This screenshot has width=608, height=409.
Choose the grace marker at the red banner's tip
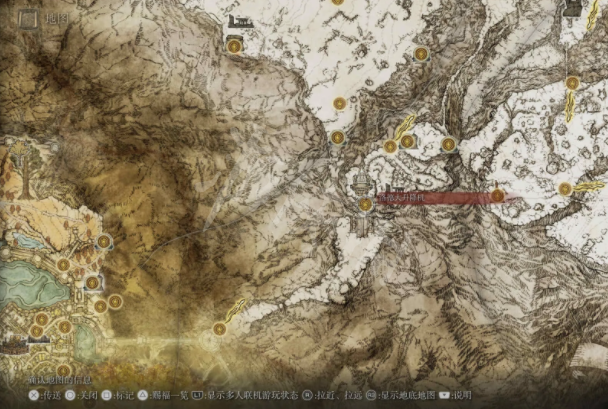pyautogui.click(x=498, y=196)
